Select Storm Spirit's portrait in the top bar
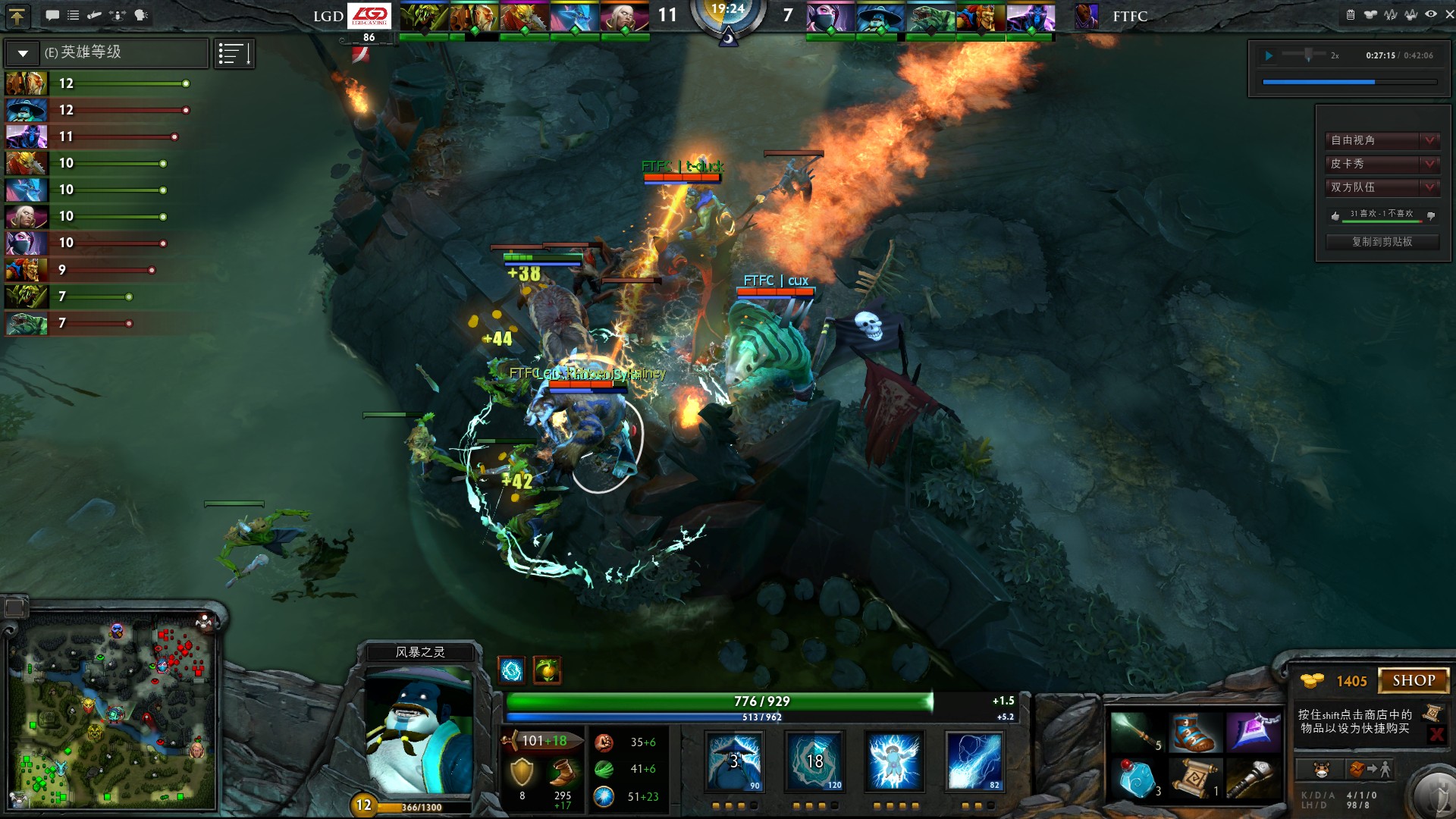This screenshot has width=1456, height=819. click(x=880, y=17)
